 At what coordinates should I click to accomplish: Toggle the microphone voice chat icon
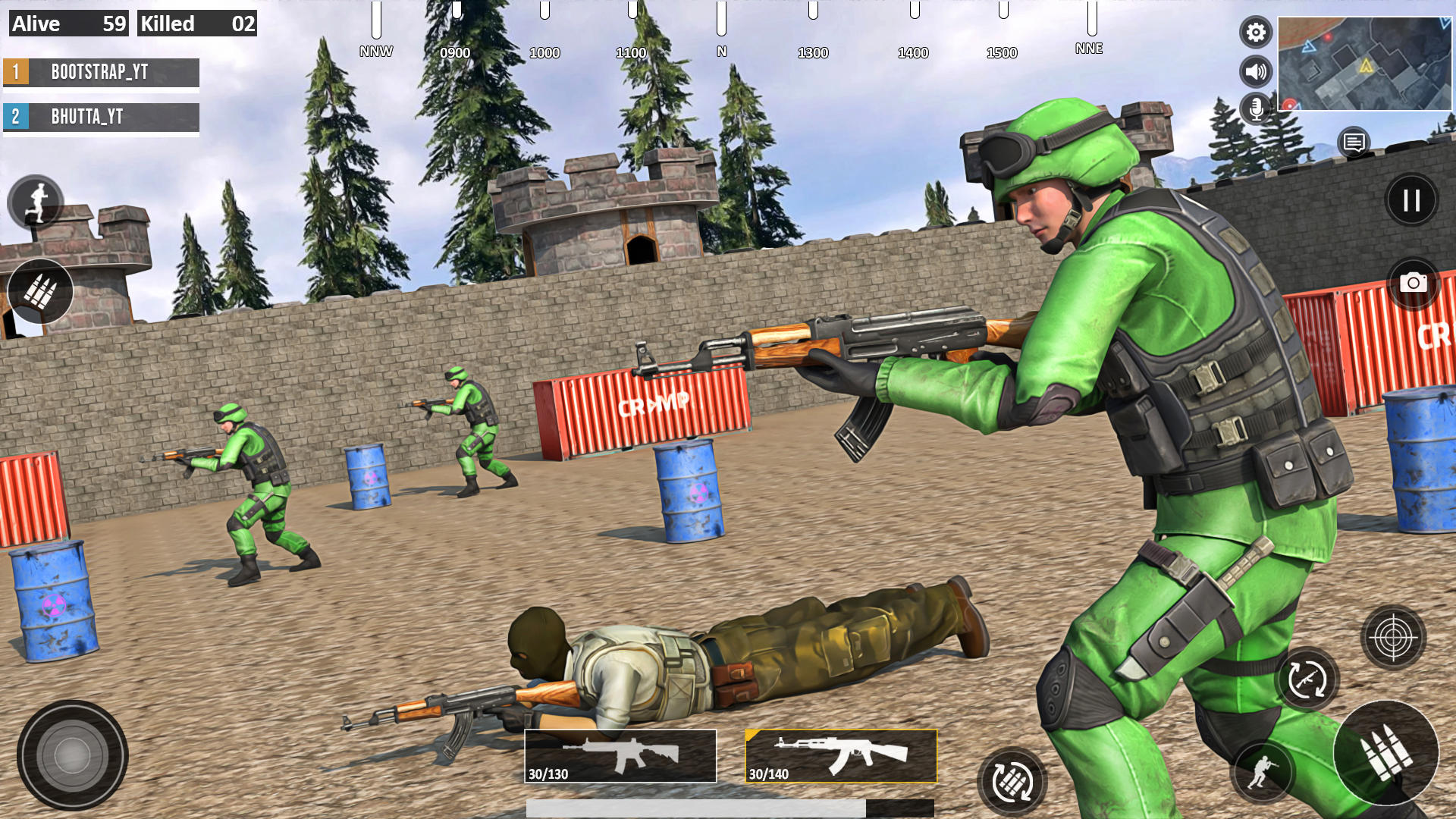coord(1257,108)
